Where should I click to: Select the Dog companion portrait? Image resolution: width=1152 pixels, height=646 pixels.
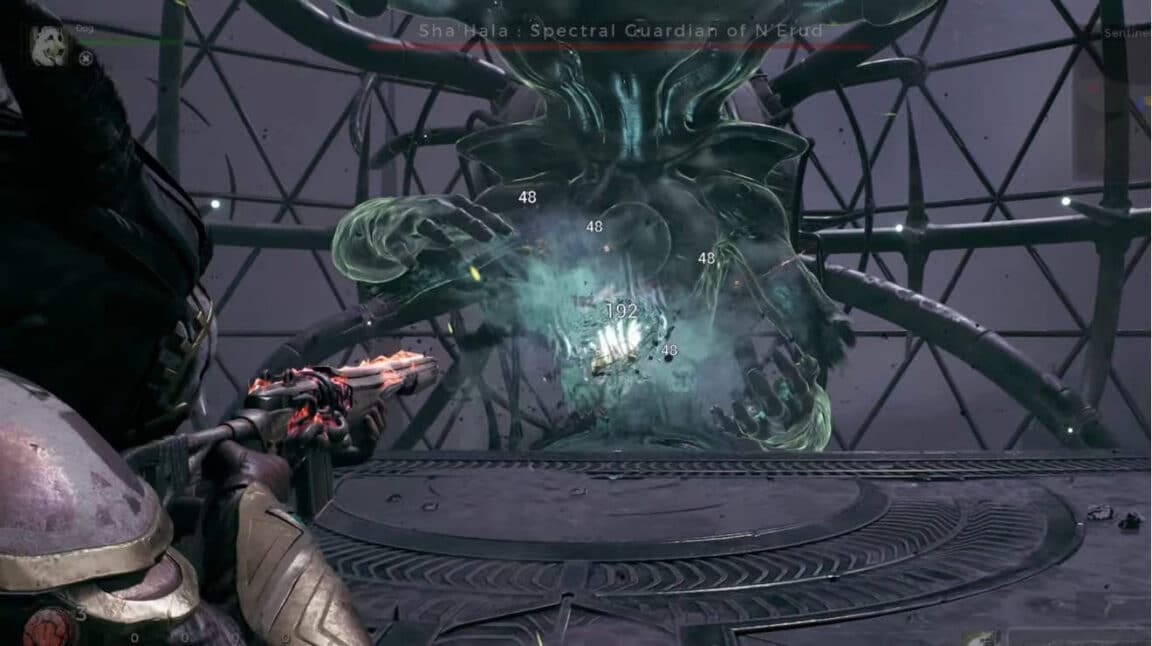point(48,46)
